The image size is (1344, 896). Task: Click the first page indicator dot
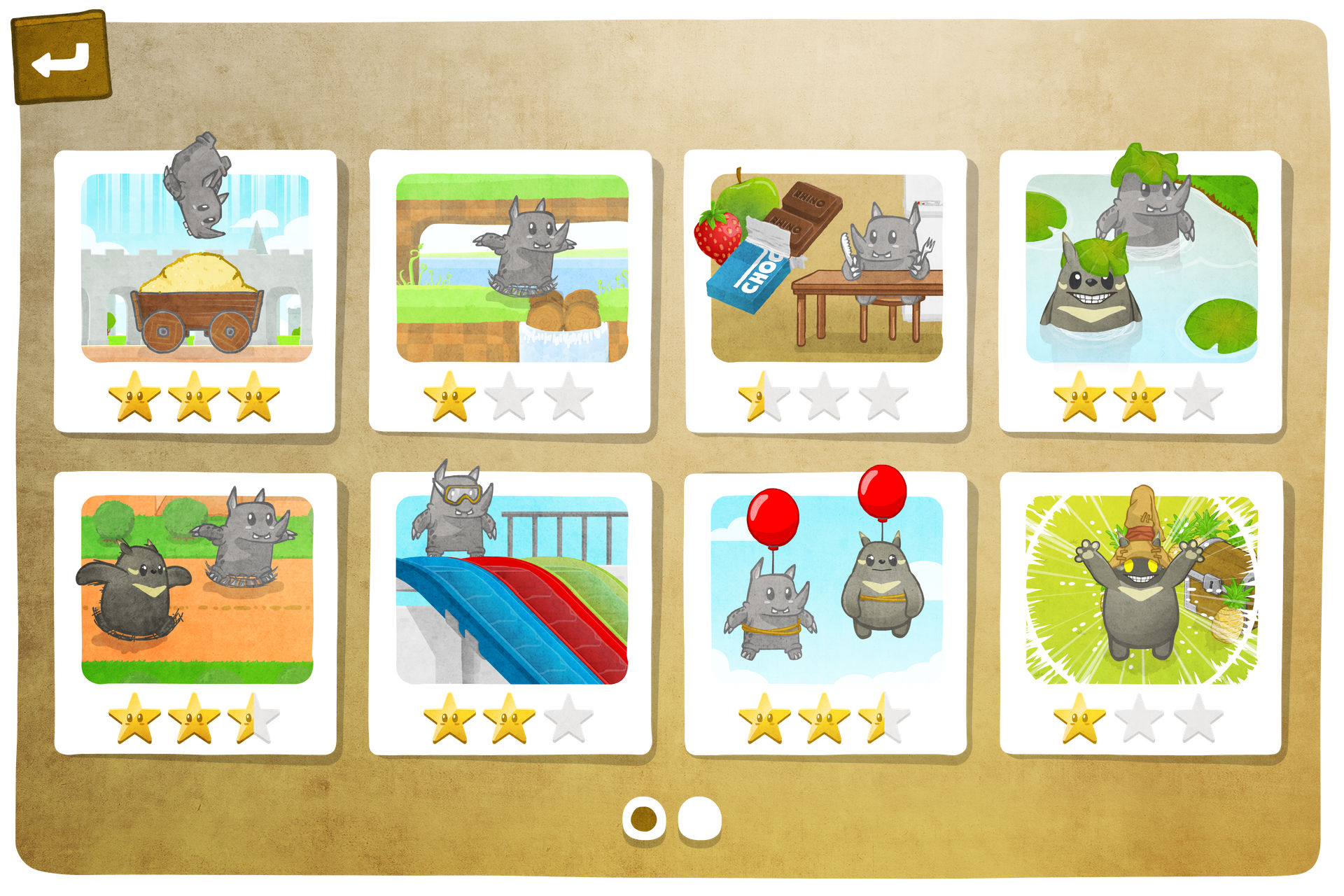(x=644, y=818)
